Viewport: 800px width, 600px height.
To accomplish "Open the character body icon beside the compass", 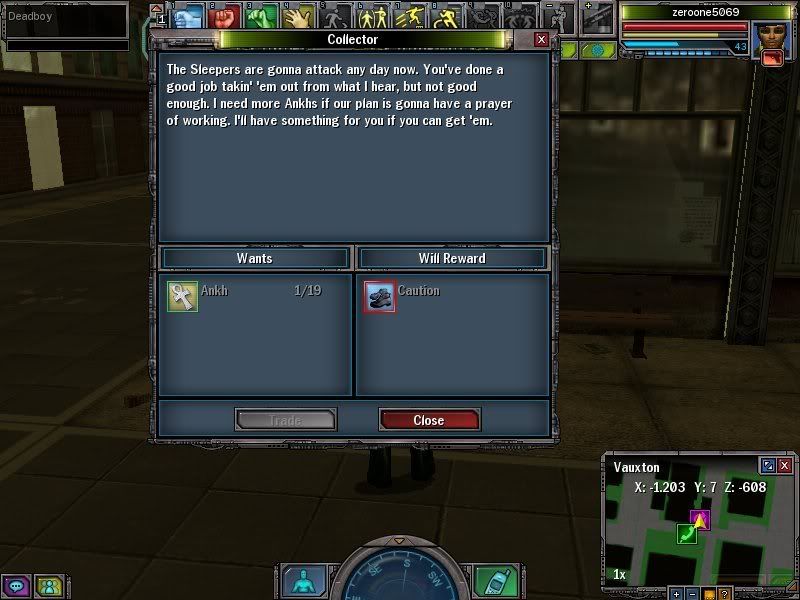I will pos(302,580).
